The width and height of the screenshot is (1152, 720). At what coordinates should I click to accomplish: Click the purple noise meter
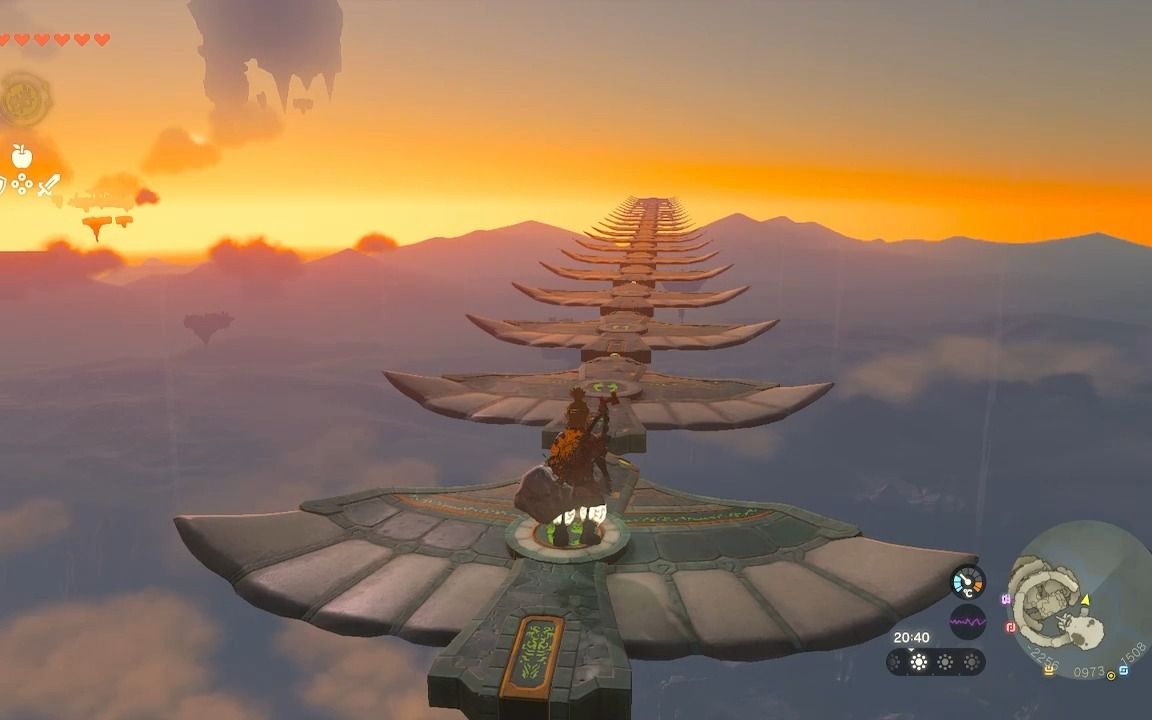click(x=967, y=621)
